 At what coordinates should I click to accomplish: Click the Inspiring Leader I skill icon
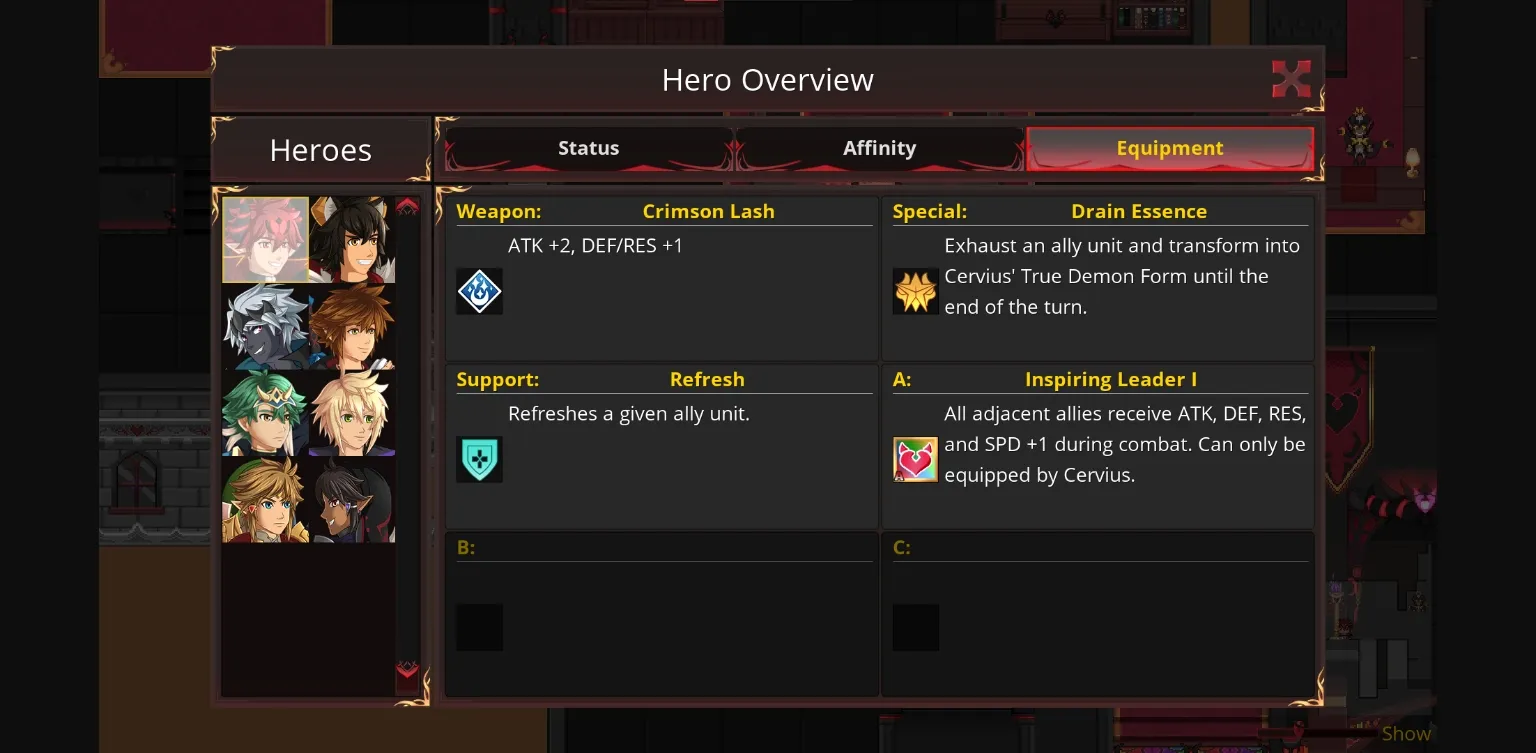tap(915, 459)
